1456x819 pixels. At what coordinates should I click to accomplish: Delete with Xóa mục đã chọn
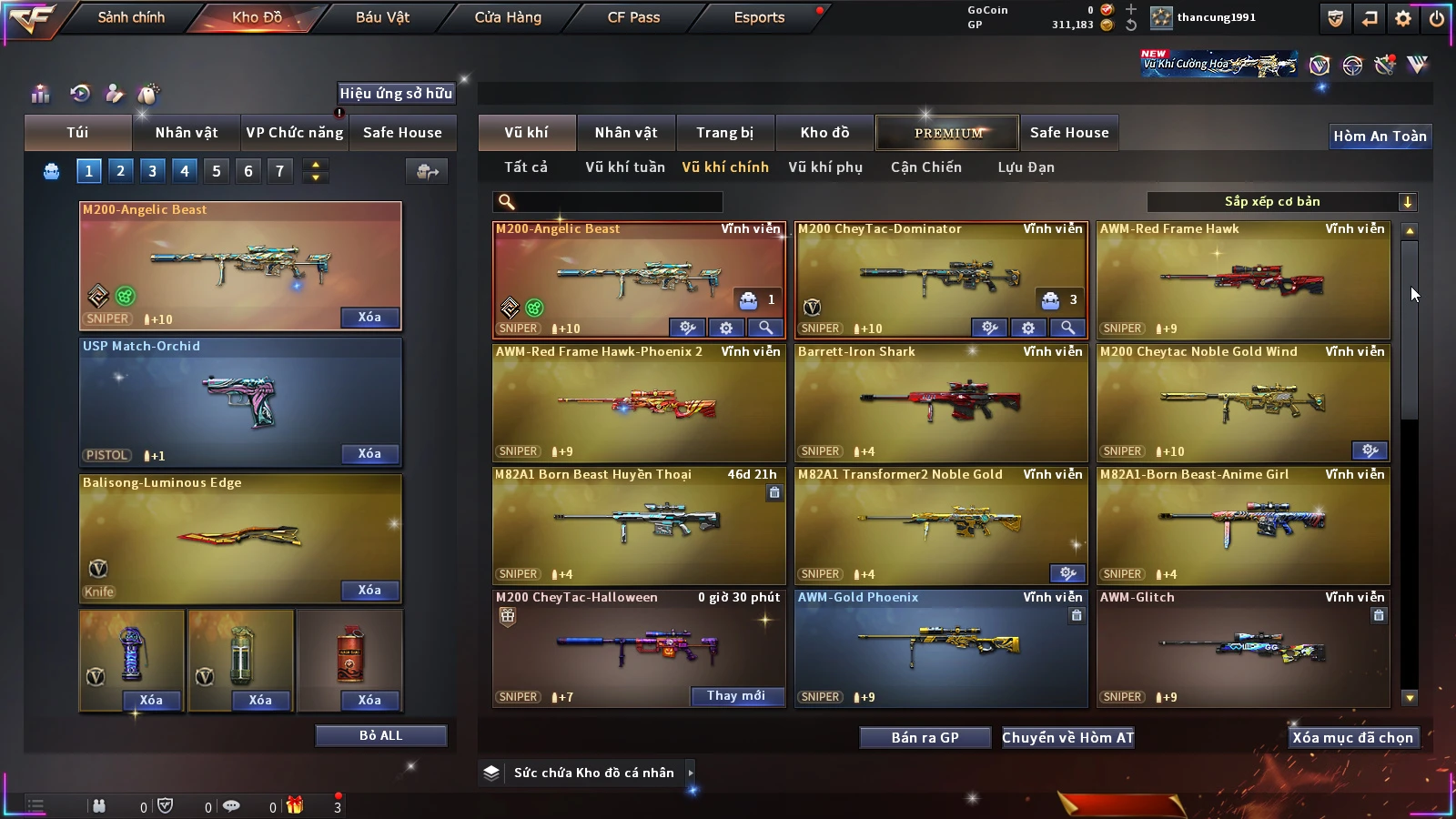point(1352,738)
